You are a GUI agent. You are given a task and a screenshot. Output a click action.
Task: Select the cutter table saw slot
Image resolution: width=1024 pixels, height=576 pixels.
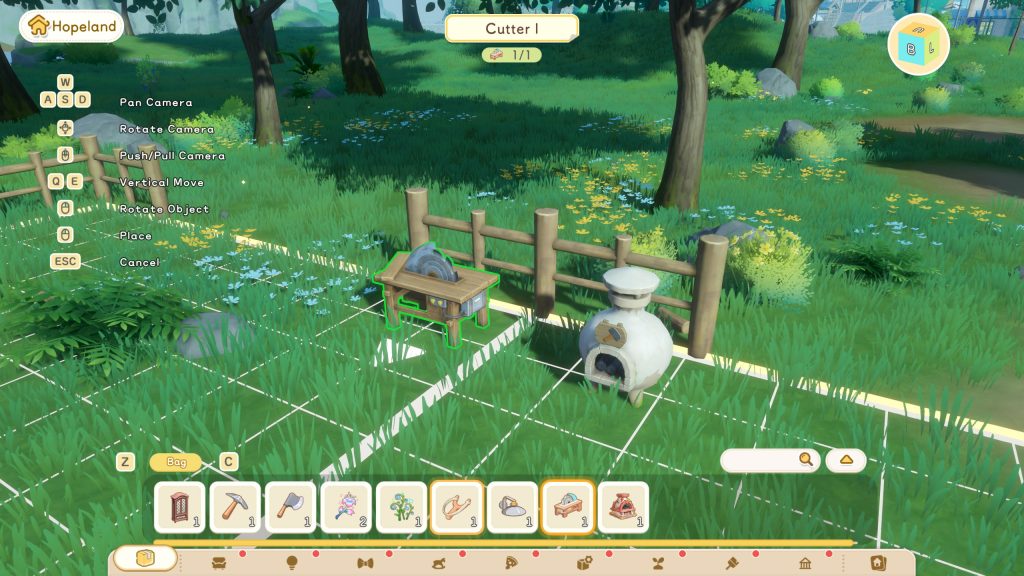tap(568, 507)
